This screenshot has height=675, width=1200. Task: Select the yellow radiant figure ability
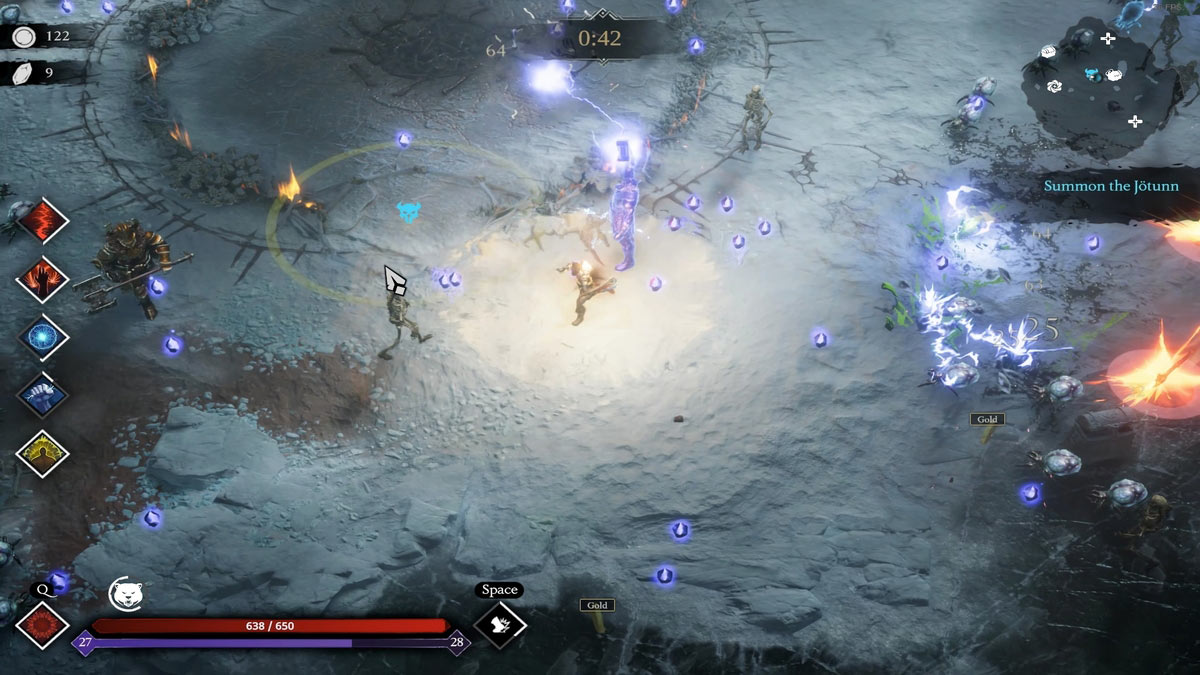coord(42,453)
